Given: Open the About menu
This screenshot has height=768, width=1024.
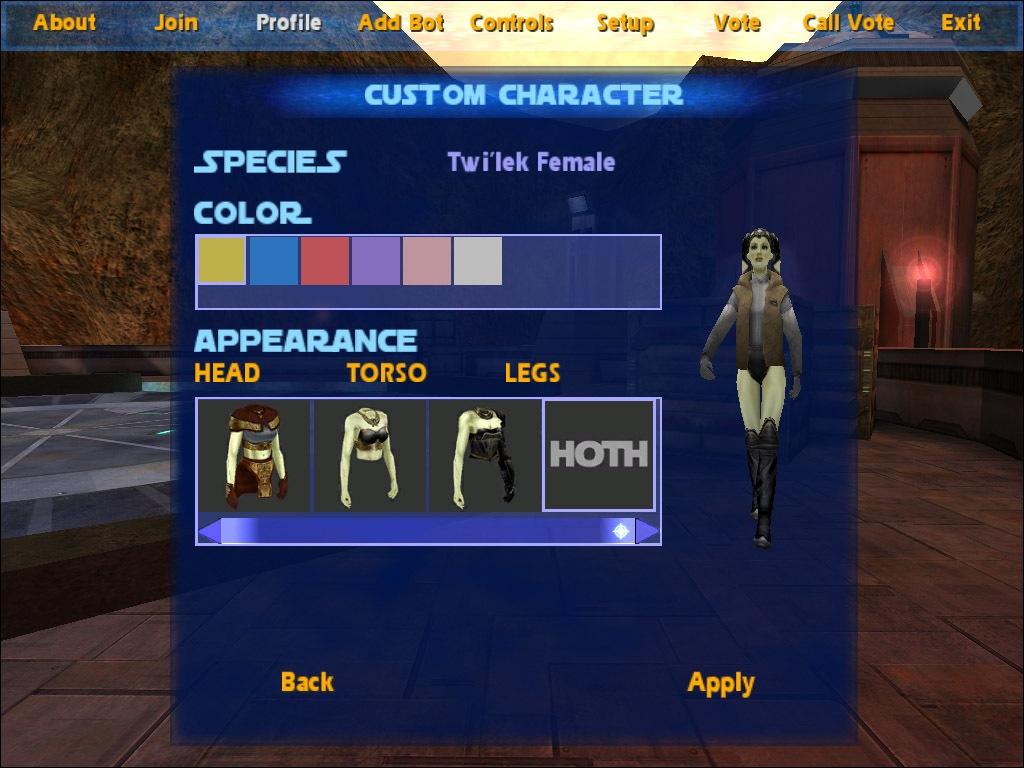Looking at the screenshot, I should 65,22.
